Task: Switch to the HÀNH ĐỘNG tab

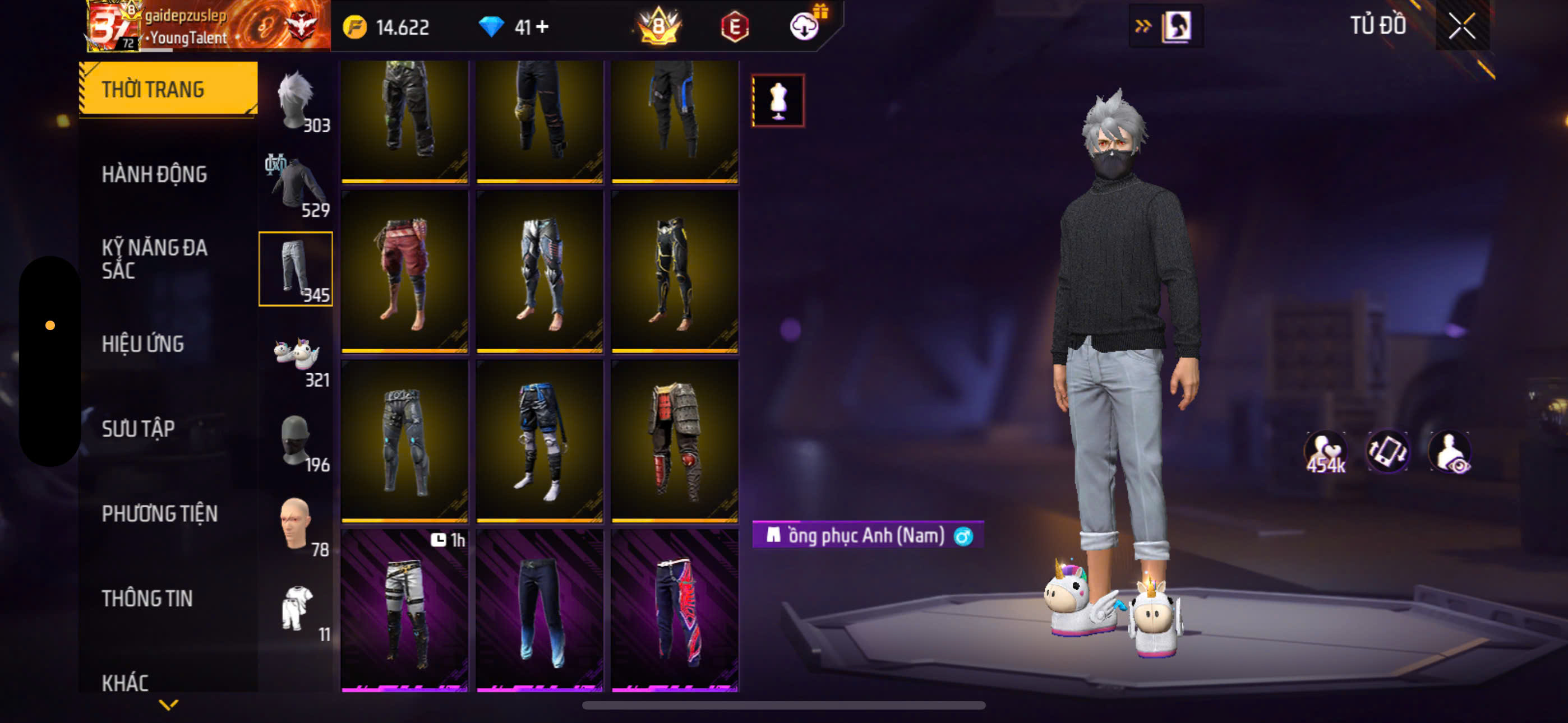Action: point(154,174)
